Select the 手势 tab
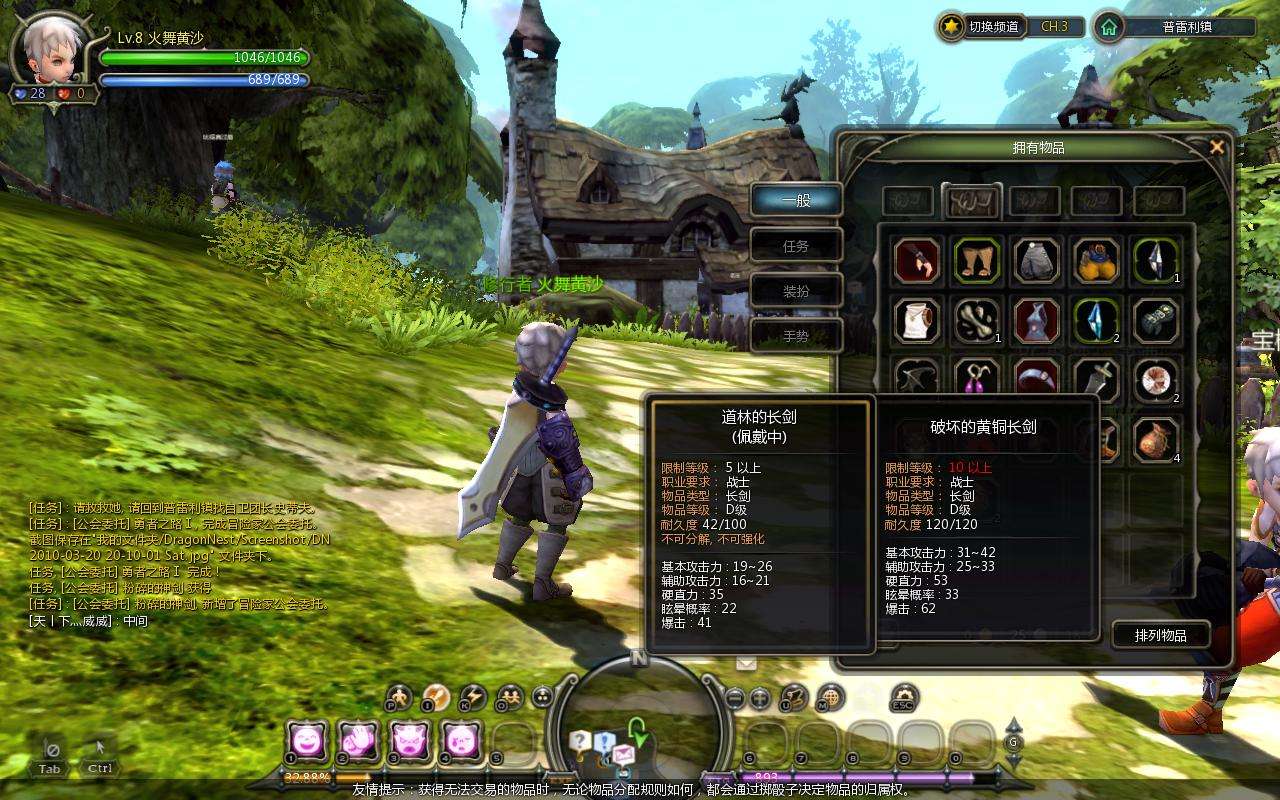1280x800 pixels. (x=796, y=337)
